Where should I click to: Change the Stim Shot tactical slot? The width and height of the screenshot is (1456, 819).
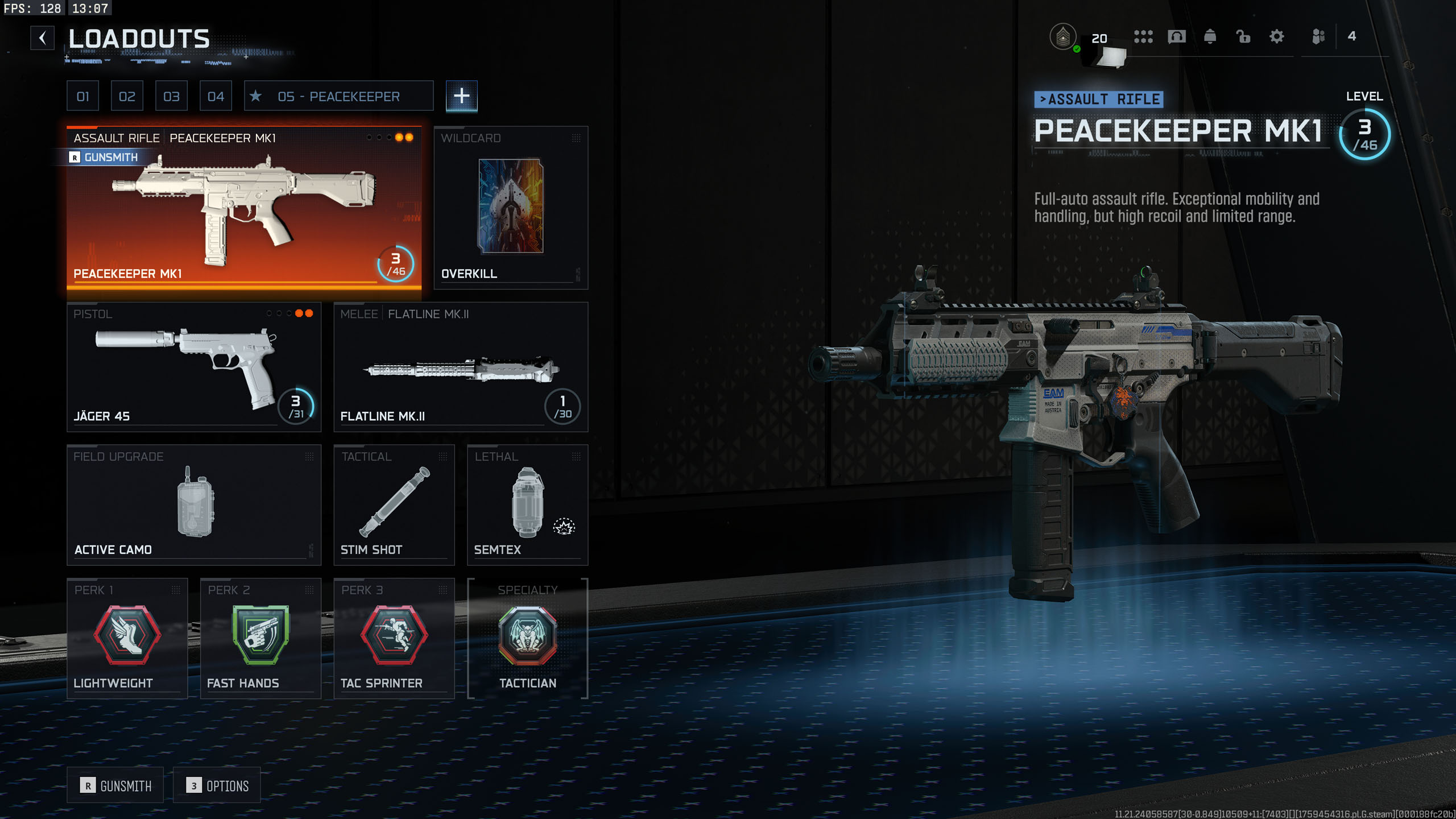click(394, 504)
